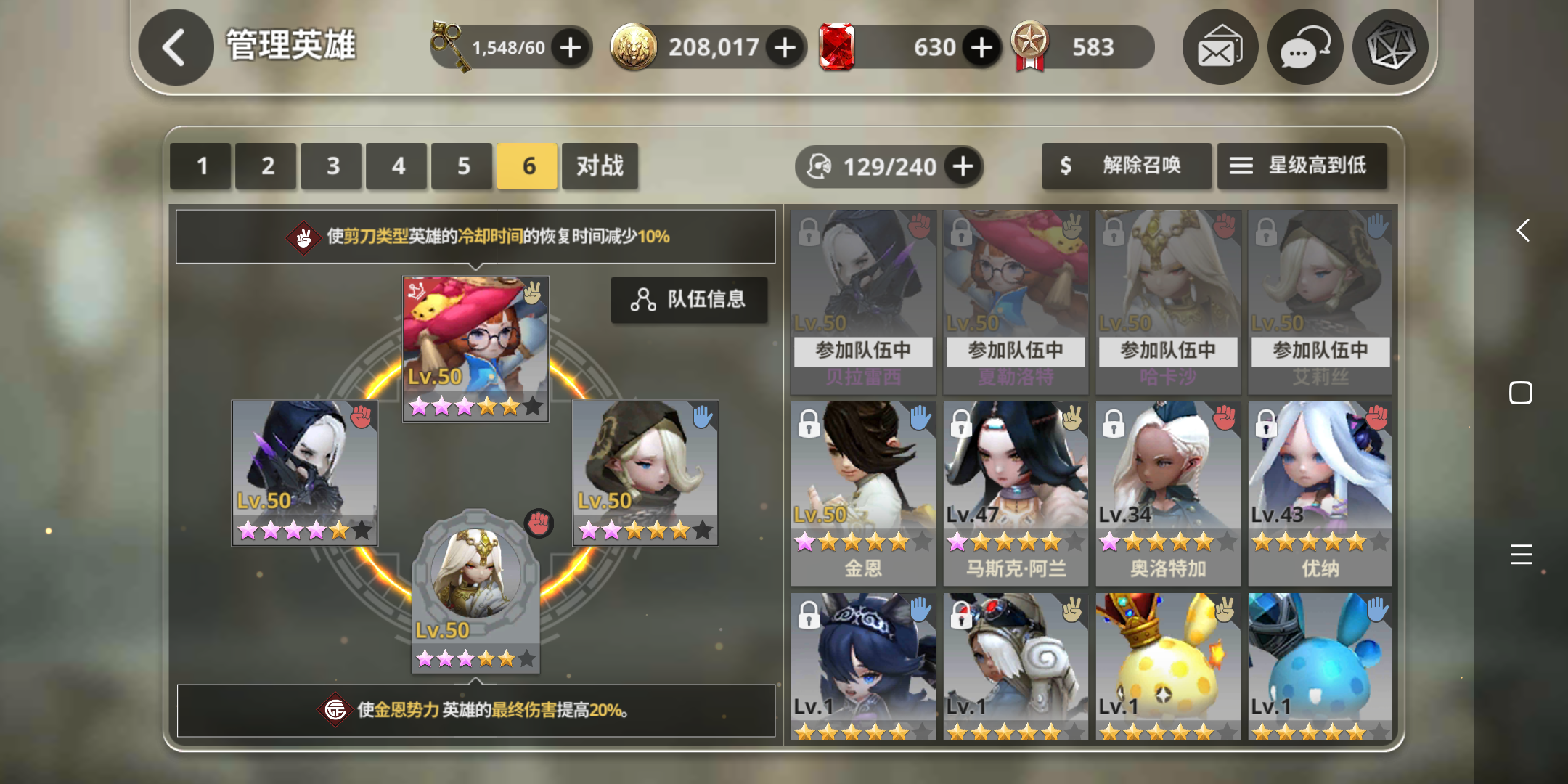Open the chat messages icon

[x=1304, y=46]
